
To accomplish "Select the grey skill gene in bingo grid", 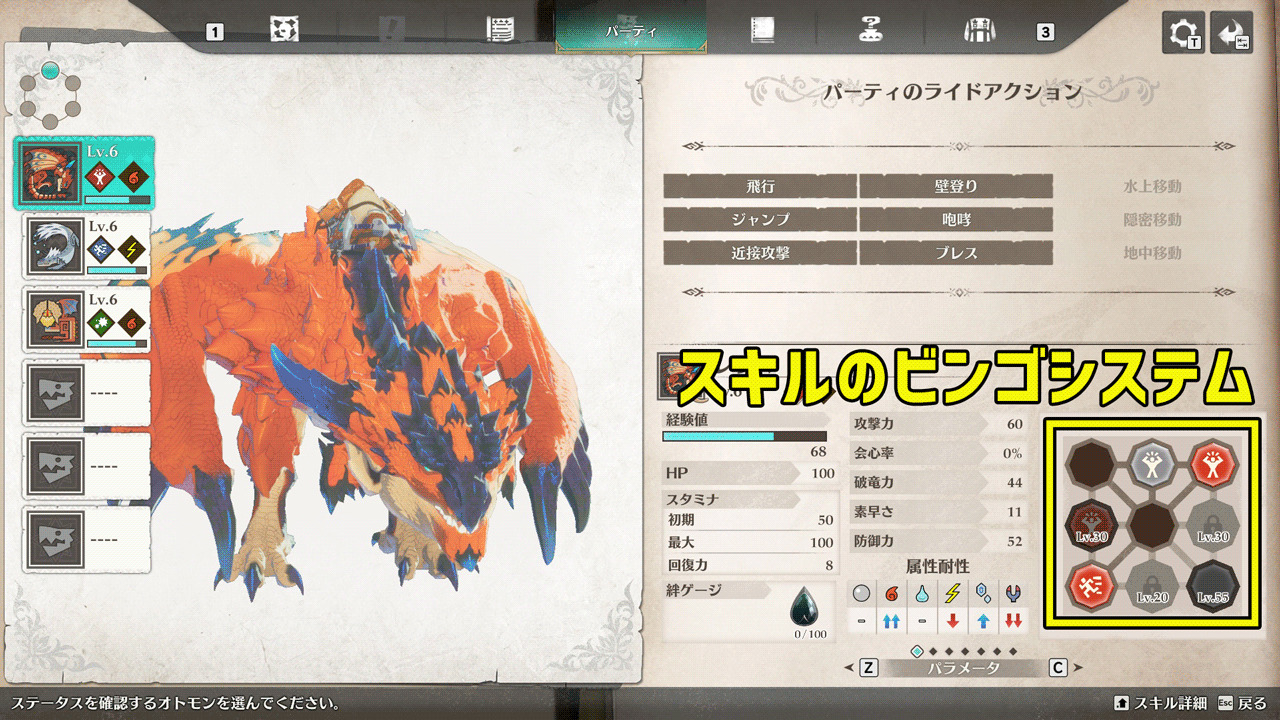I will click(1151, 463).
